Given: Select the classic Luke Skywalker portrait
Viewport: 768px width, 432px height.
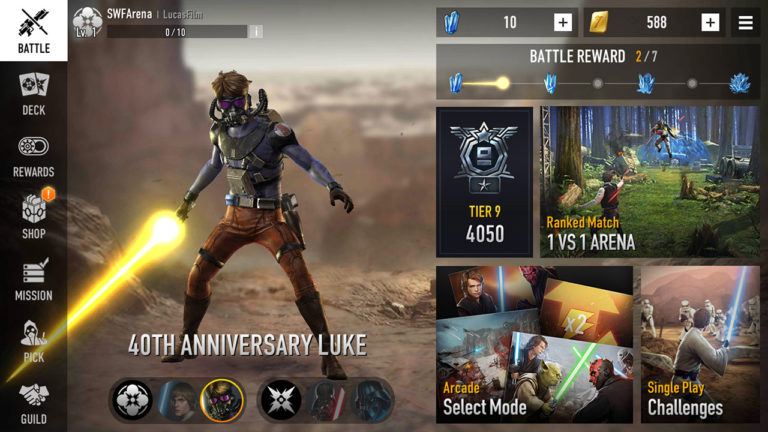Looking at the screenshot, I should click(x=178, y=399).
